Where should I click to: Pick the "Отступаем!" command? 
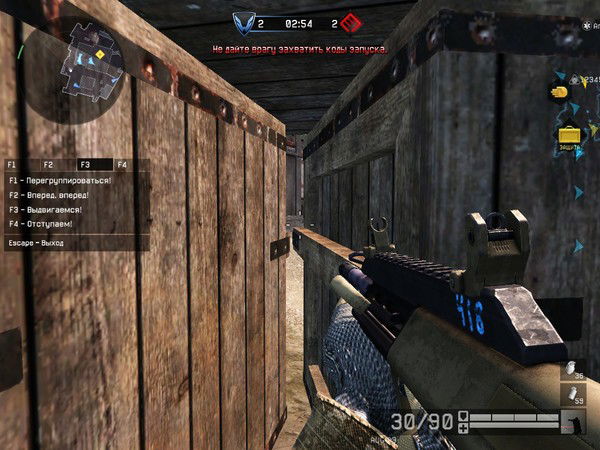click(x=44, y=225)
